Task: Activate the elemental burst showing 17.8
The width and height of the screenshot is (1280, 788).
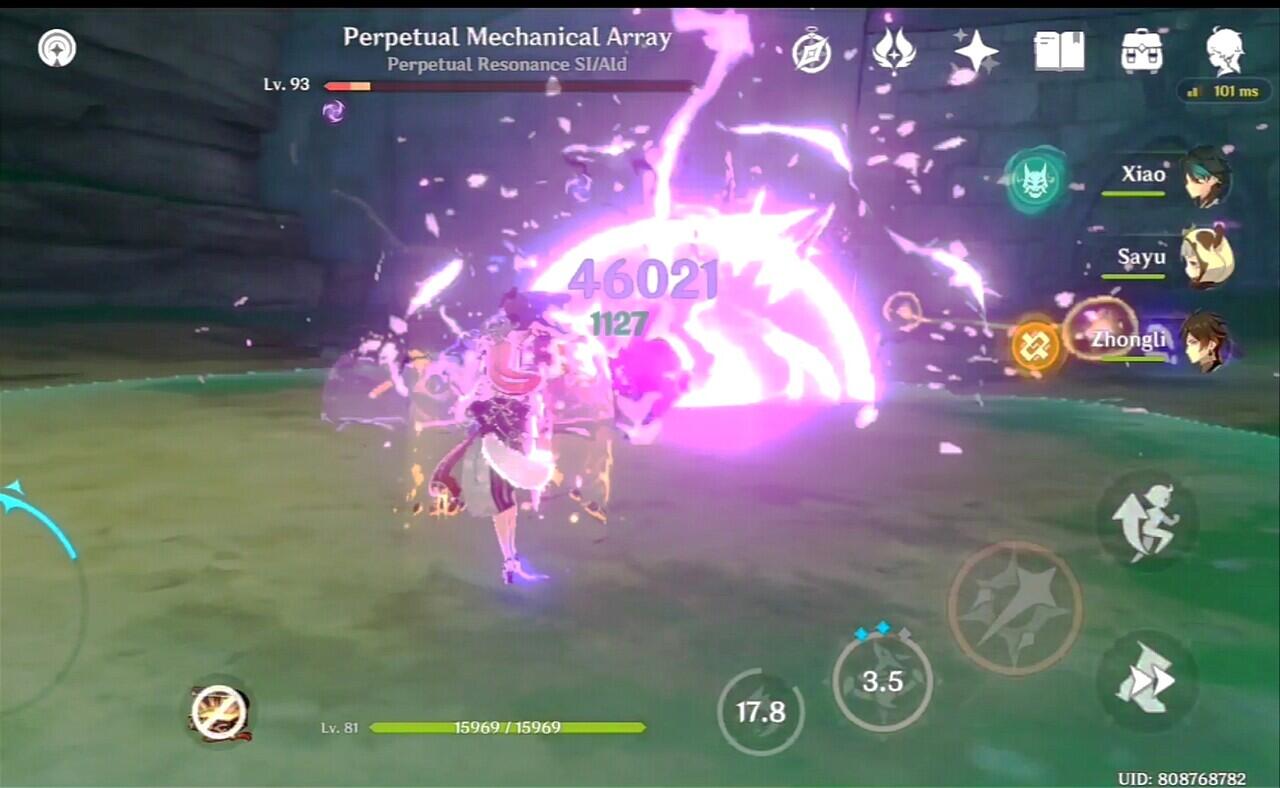Action: (x=760, y=711)
